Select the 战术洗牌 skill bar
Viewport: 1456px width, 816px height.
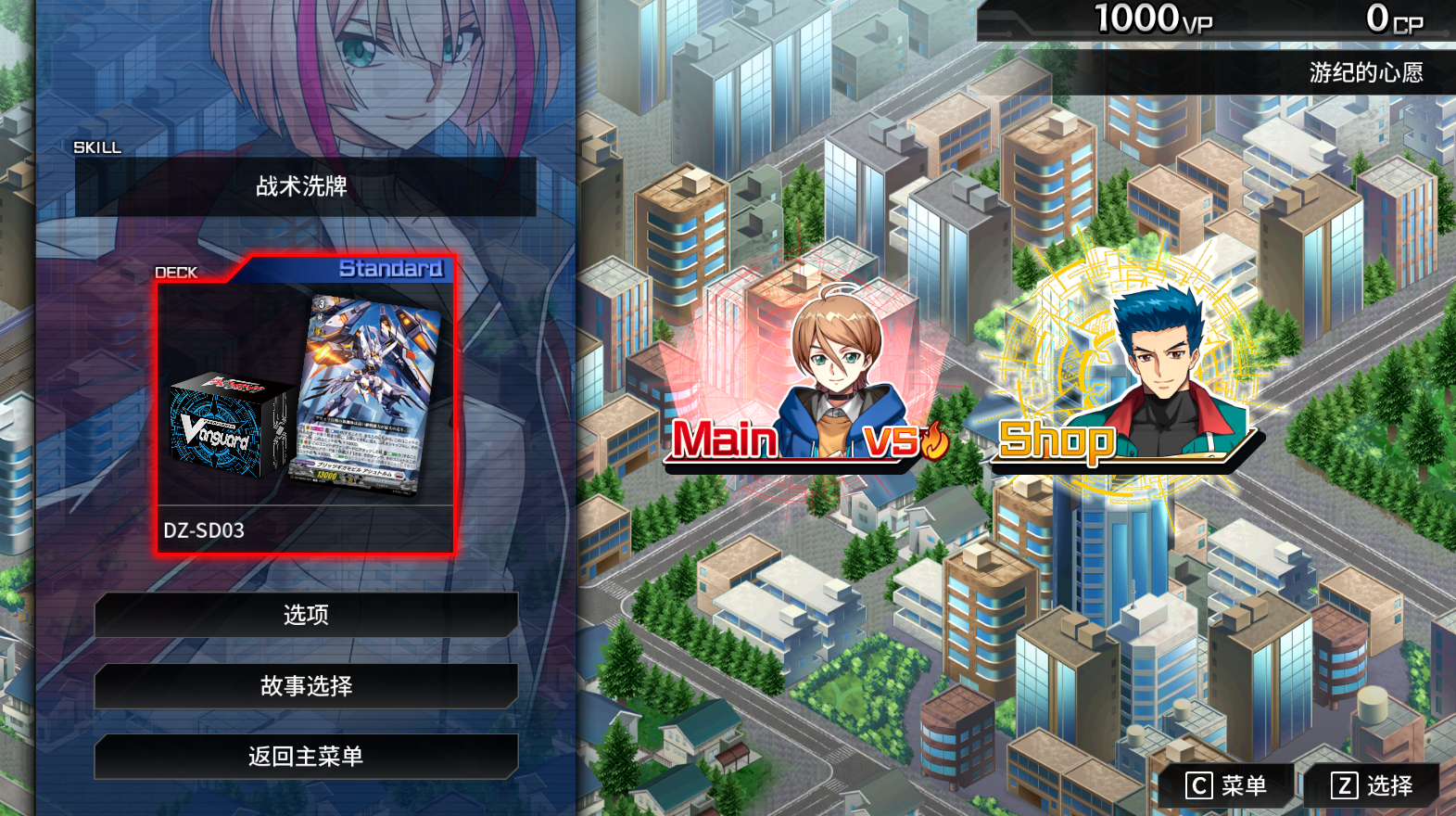coord(306,186)
